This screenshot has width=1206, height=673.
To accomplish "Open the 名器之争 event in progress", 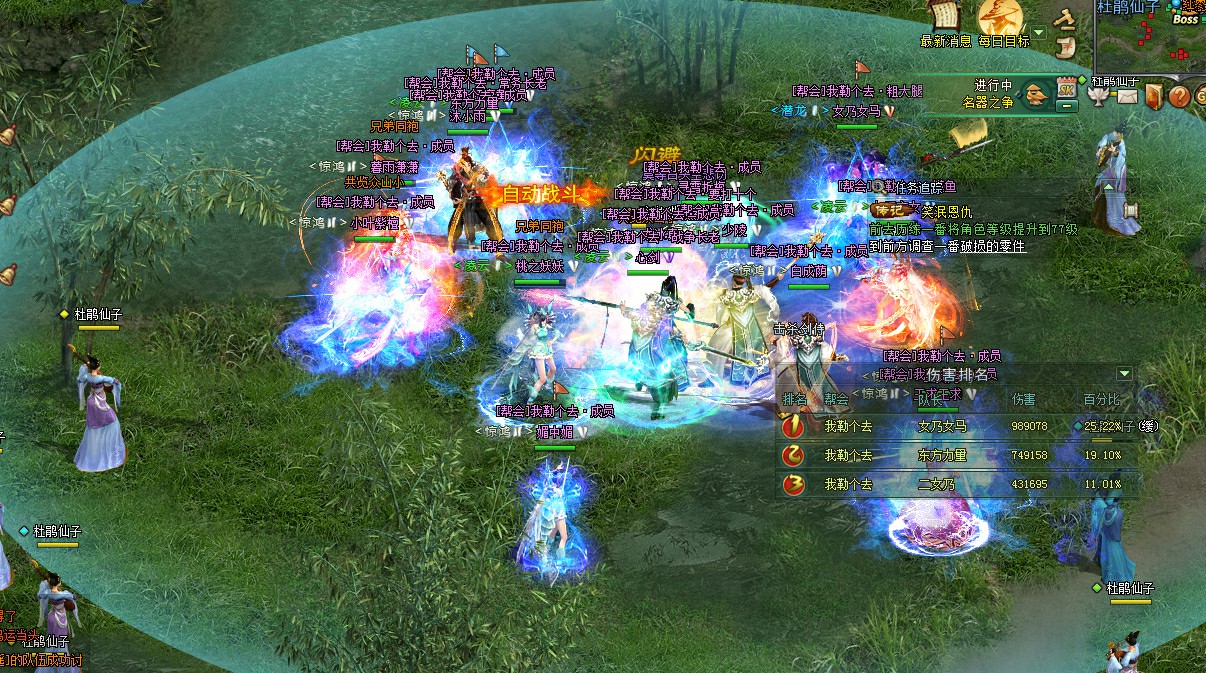I will click(x=1035, y=94).
